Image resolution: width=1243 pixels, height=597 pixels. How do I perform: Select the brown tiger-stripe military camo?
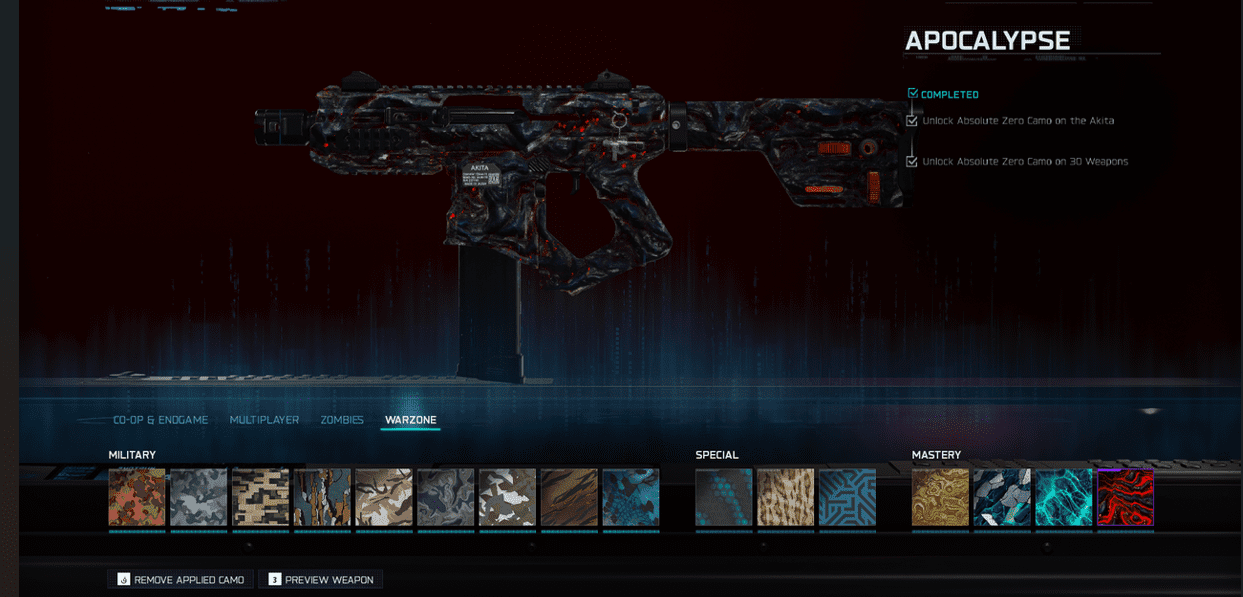569,497
